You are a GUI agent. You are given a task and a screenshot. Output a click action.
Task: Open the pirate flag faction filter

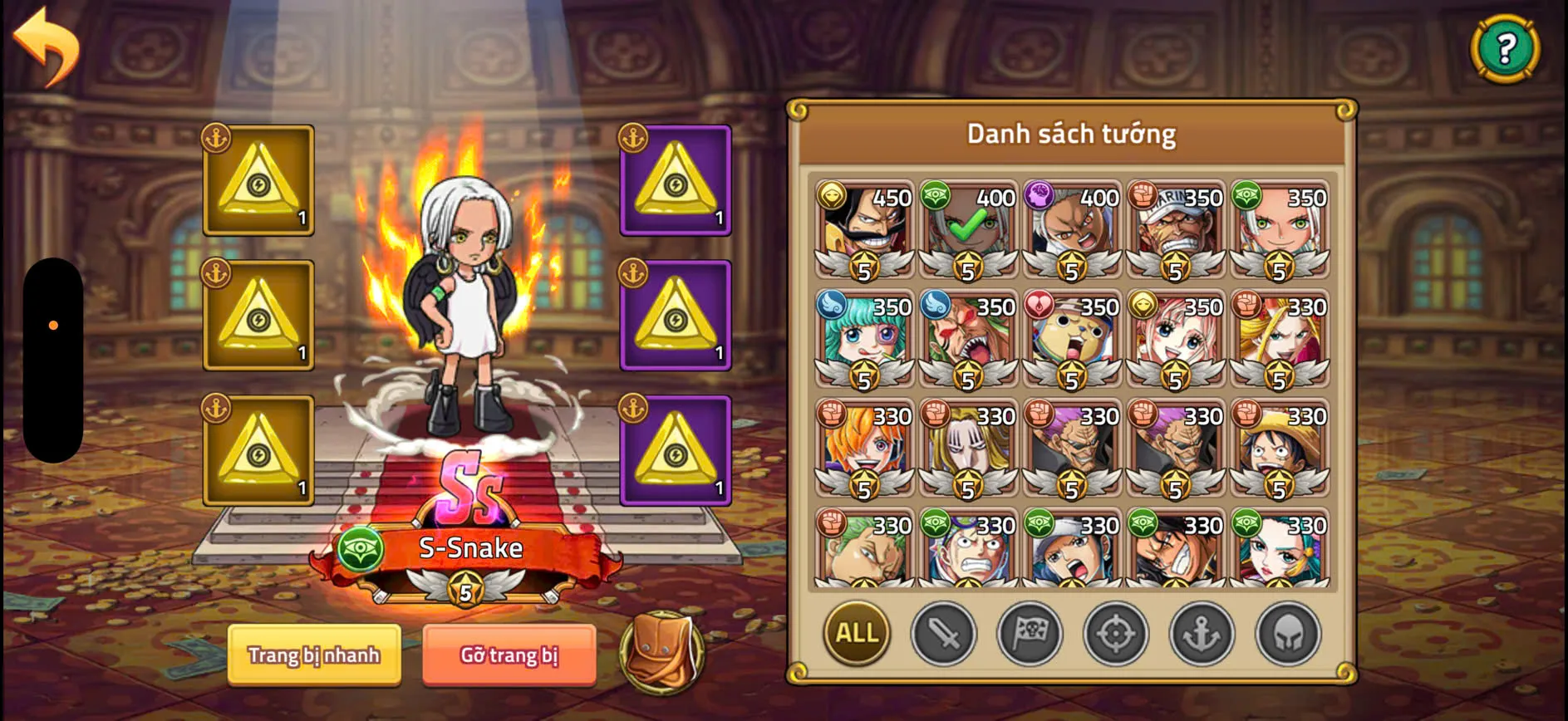pyautogui.click(x=1030, y=634)
